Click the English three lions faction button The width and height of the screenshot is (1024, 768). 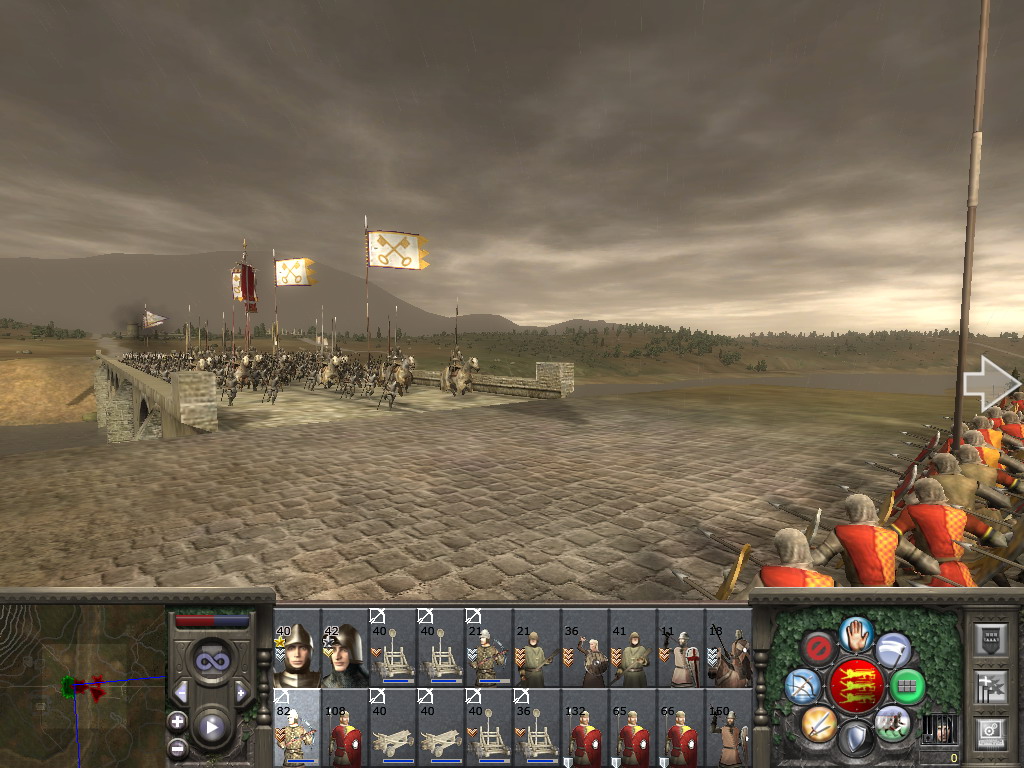click(855, 686)
